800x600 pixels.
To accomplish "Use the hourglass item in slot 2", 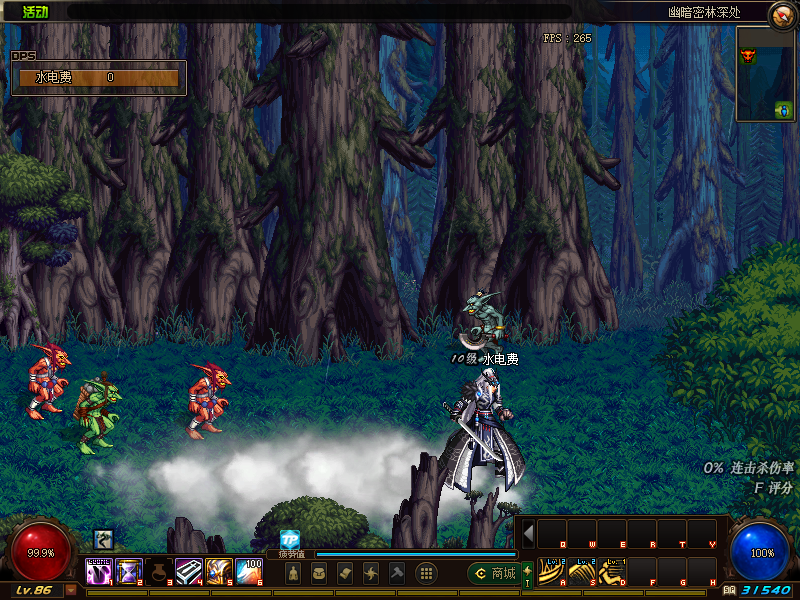I will (130, 572).
